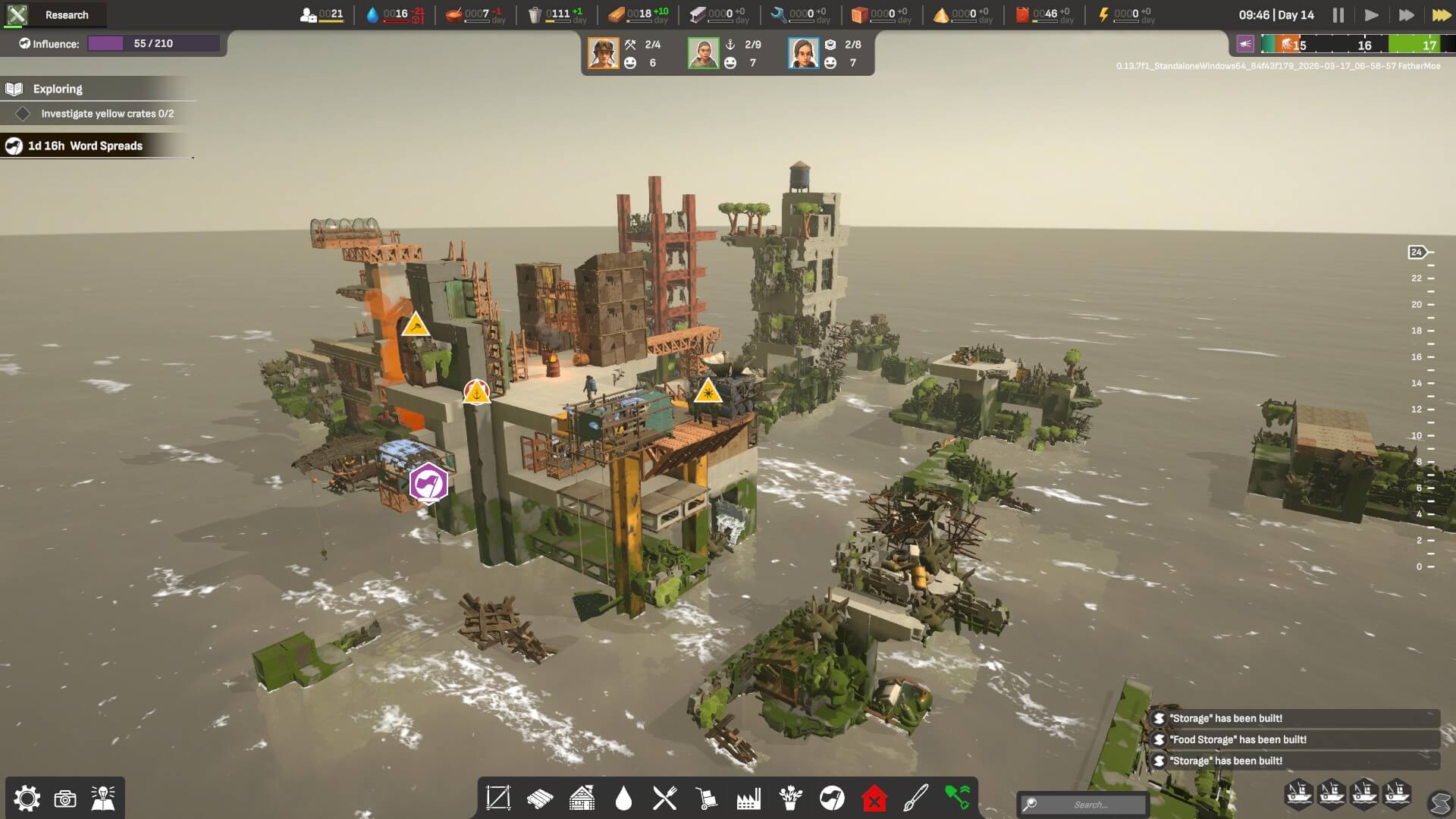Open the food production build menu
Image resolution: width=1456 pixels, height=819 pixels.
pos(665,798)
